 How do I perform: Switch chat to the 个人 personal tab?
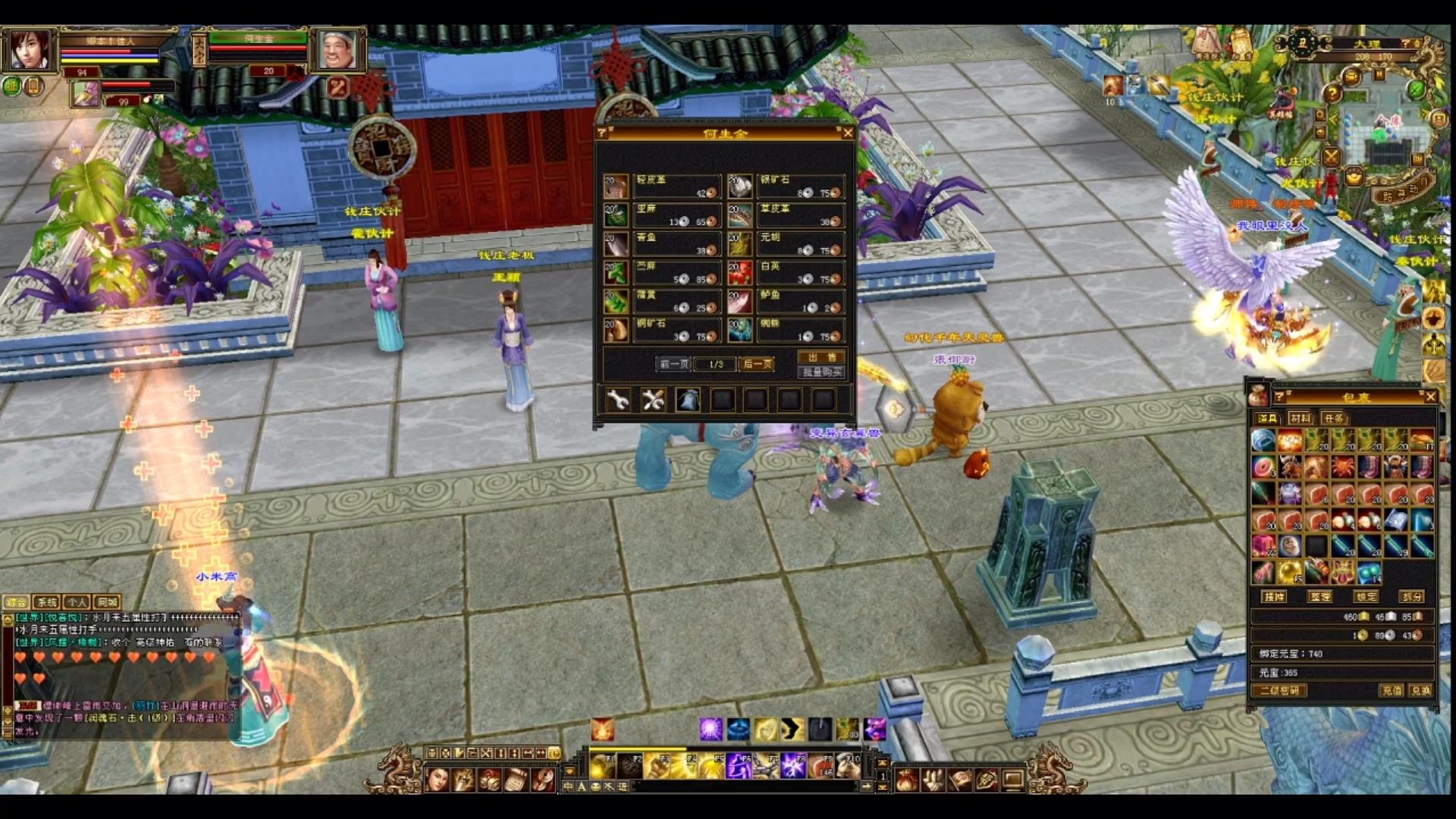(x=77, y=602)
